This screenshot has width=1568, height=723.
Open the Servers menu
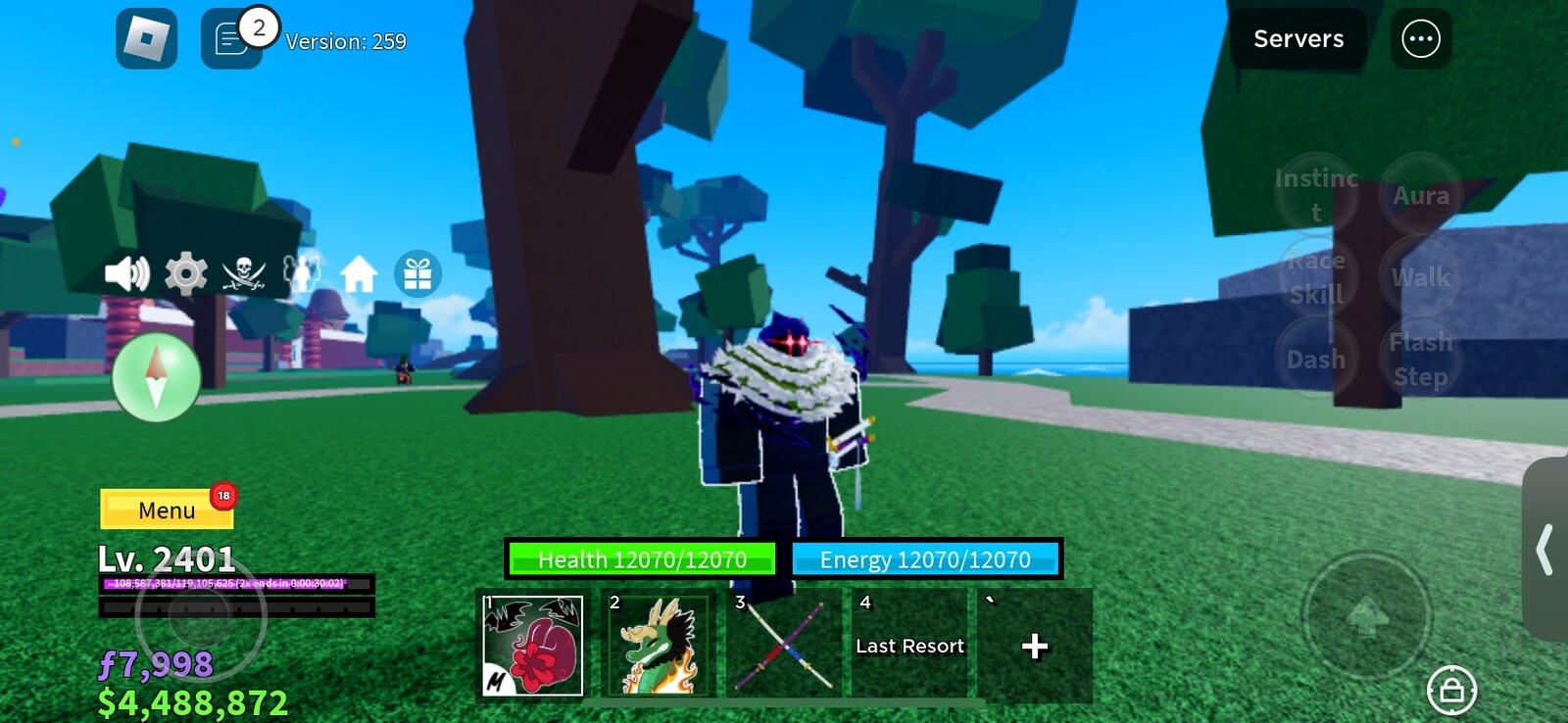pos(1298,39)
